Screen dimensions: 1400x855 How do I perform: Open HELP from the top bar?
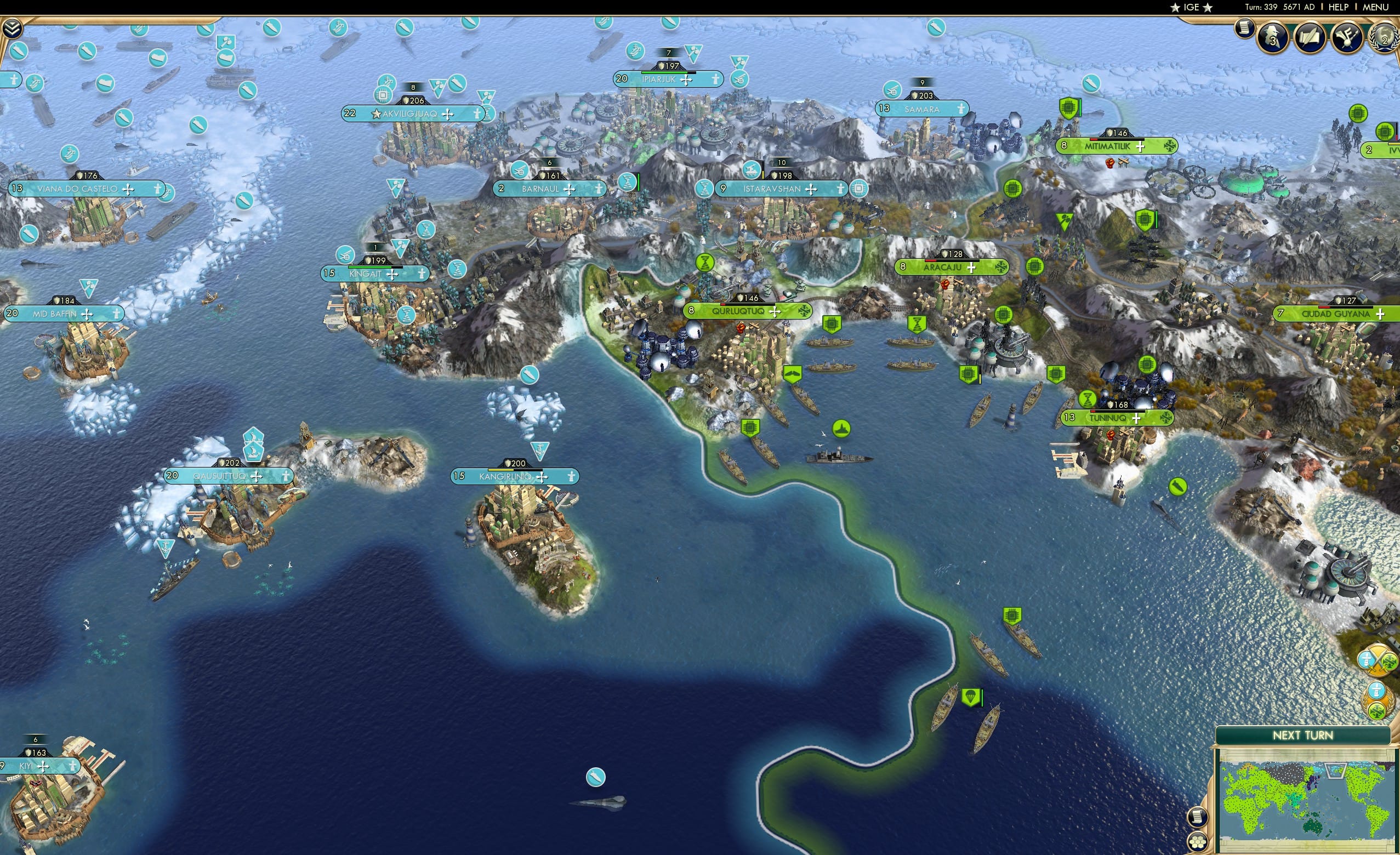[1338, 7]
